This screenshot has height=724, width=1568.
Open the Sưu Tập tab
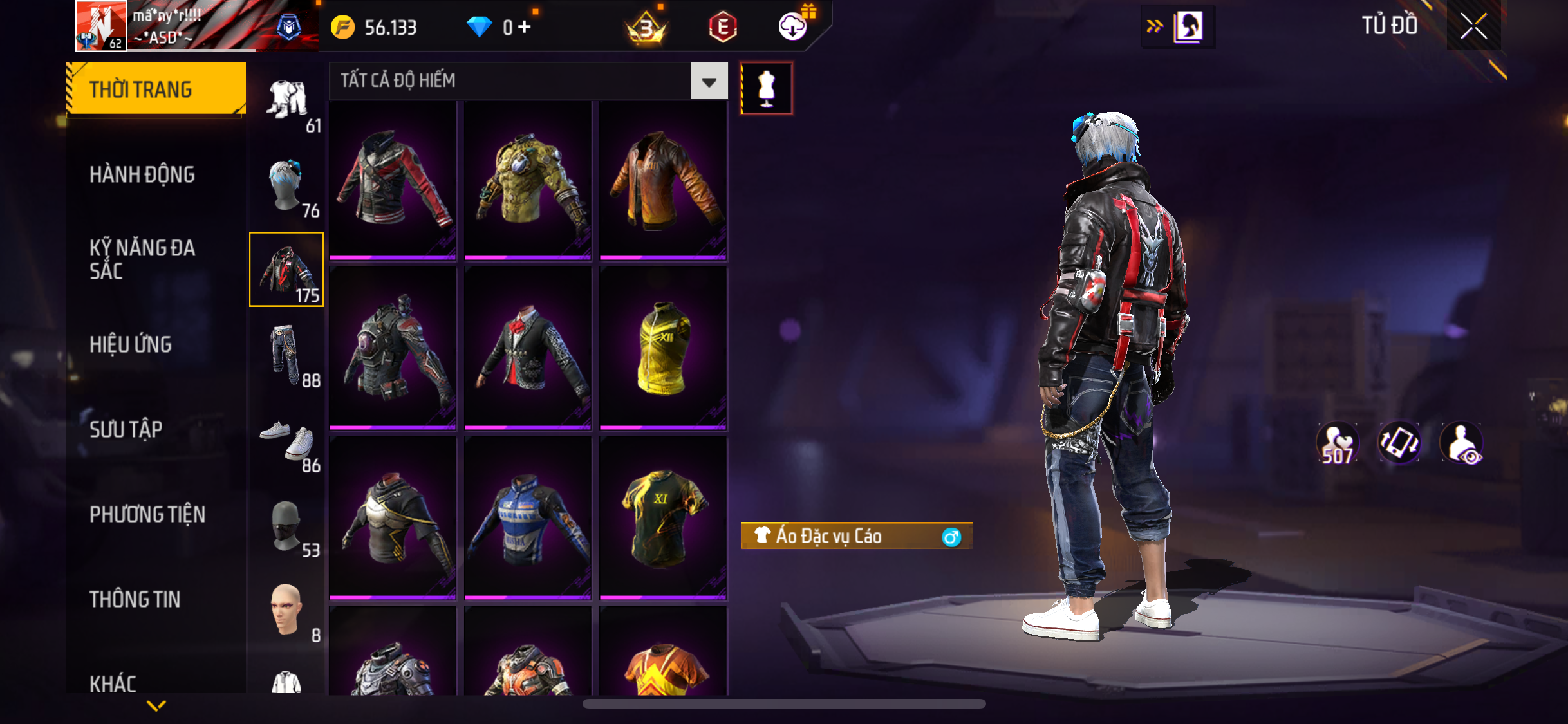tap(126, 429)
